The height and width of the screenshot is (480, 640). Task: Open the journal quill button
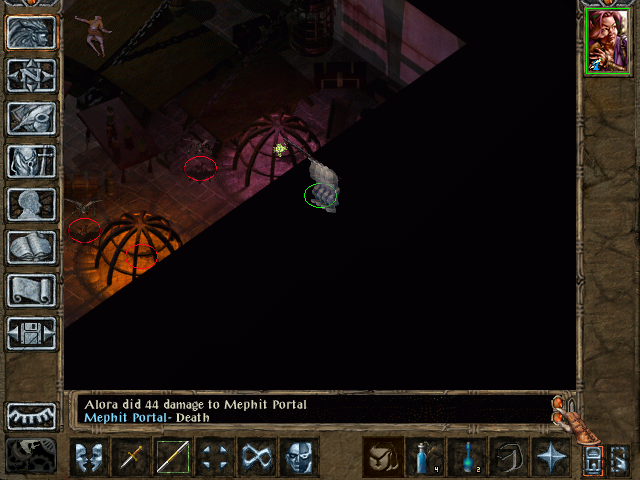pyautogui.click(x=31, y=118)
